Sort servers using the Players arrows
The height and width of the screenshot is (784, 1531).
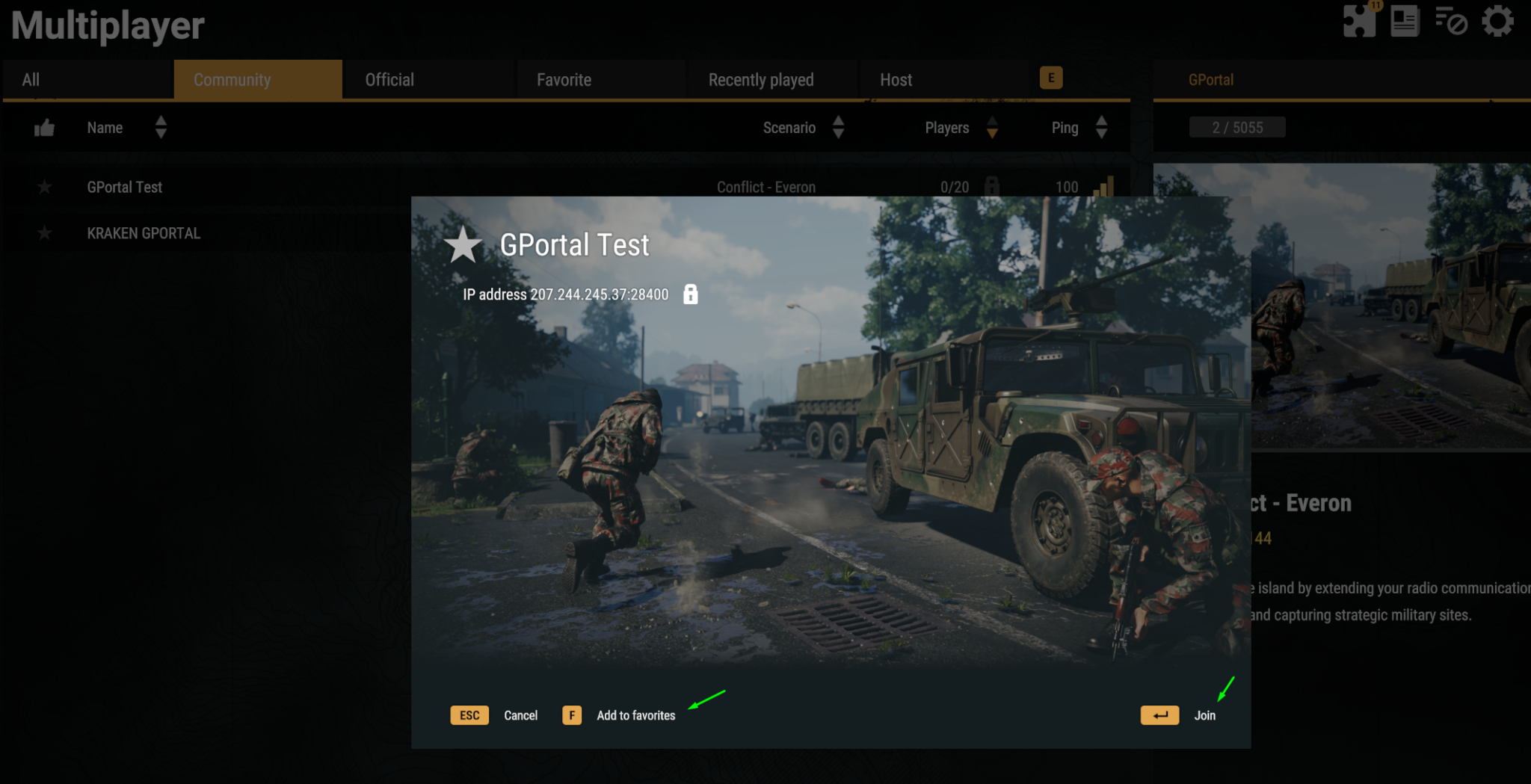click(992, 128)
